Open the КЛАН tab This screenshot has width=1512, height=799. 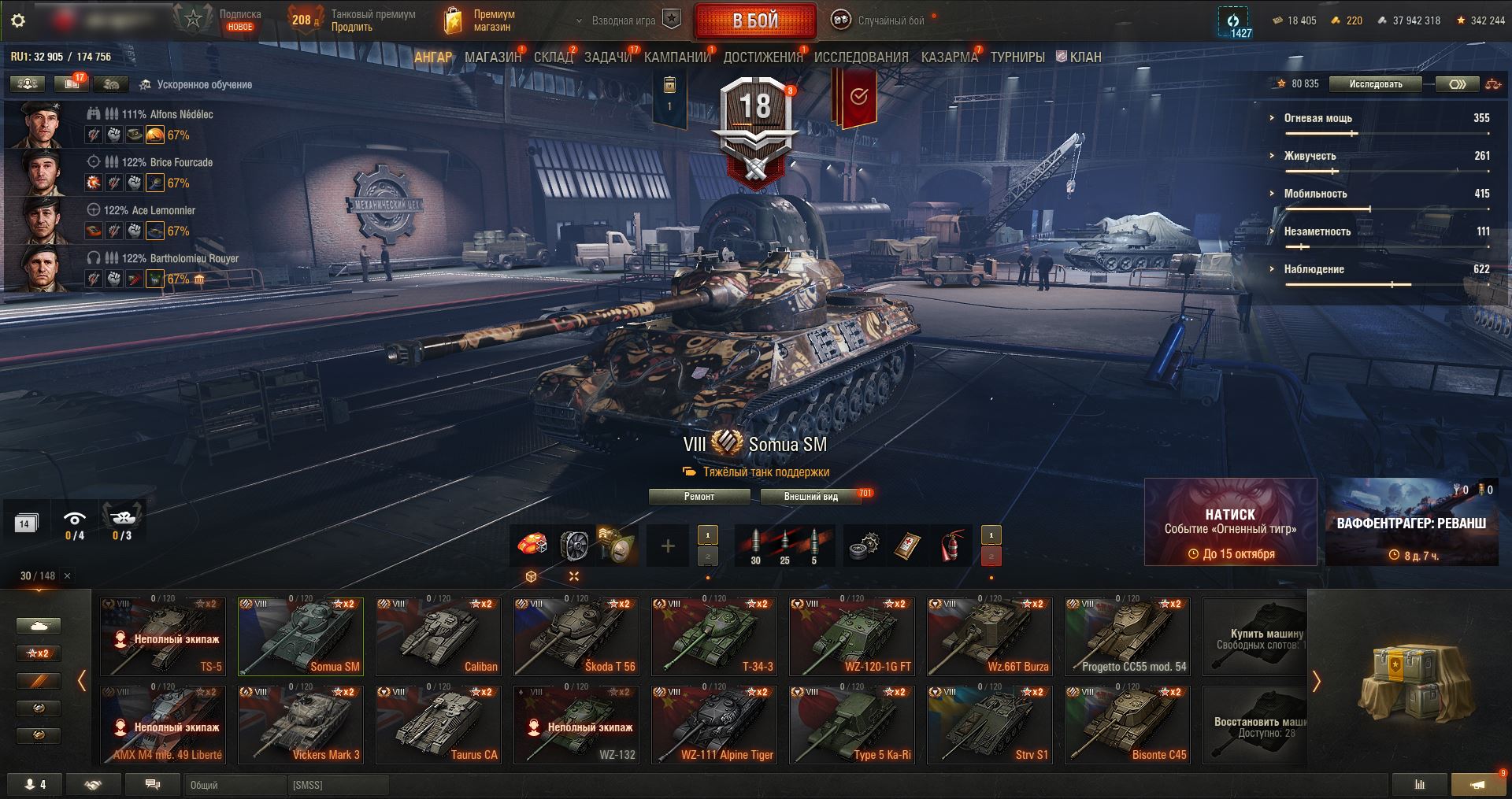pos(1079,57)
